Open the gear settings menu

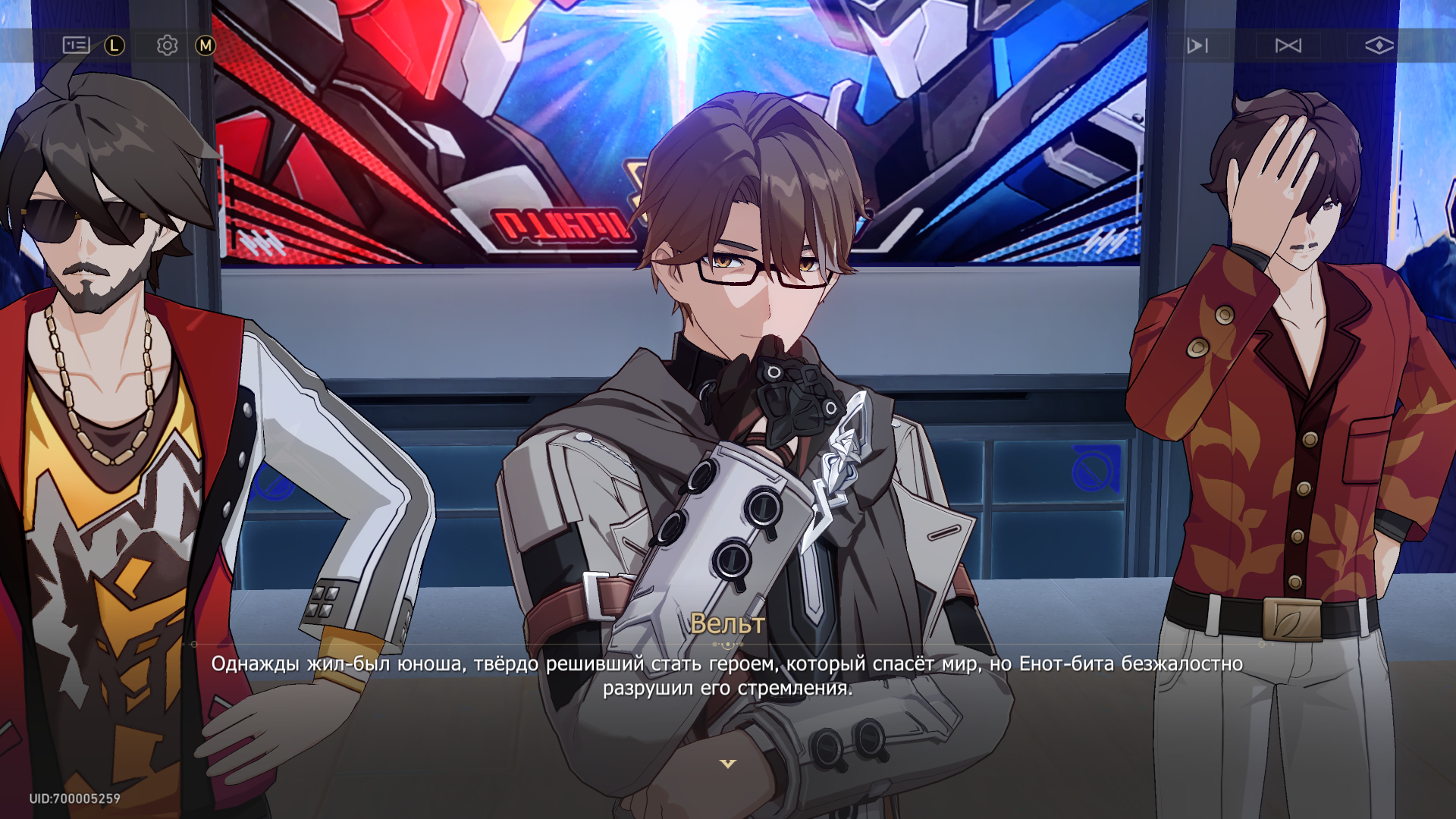point(167,45)
